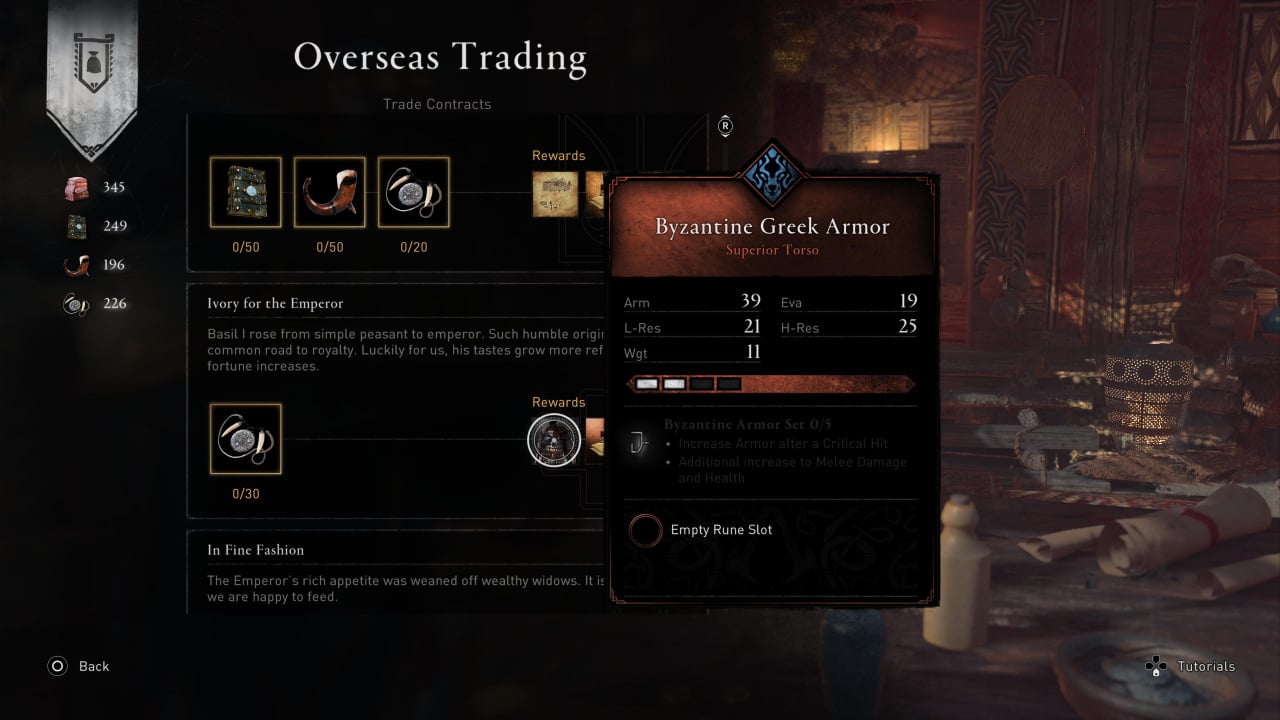
Task: Click the Empty Rune Slot circle
Action: click(646, 530)
